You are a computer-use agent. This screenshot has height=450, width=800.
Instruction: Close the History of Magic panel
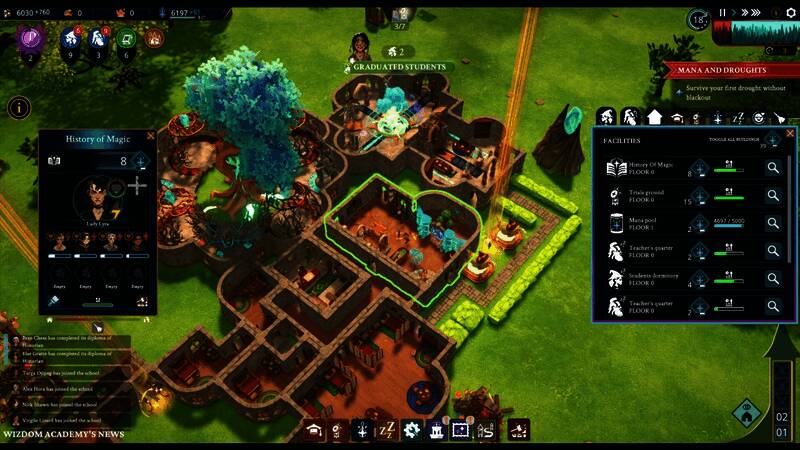149,135
